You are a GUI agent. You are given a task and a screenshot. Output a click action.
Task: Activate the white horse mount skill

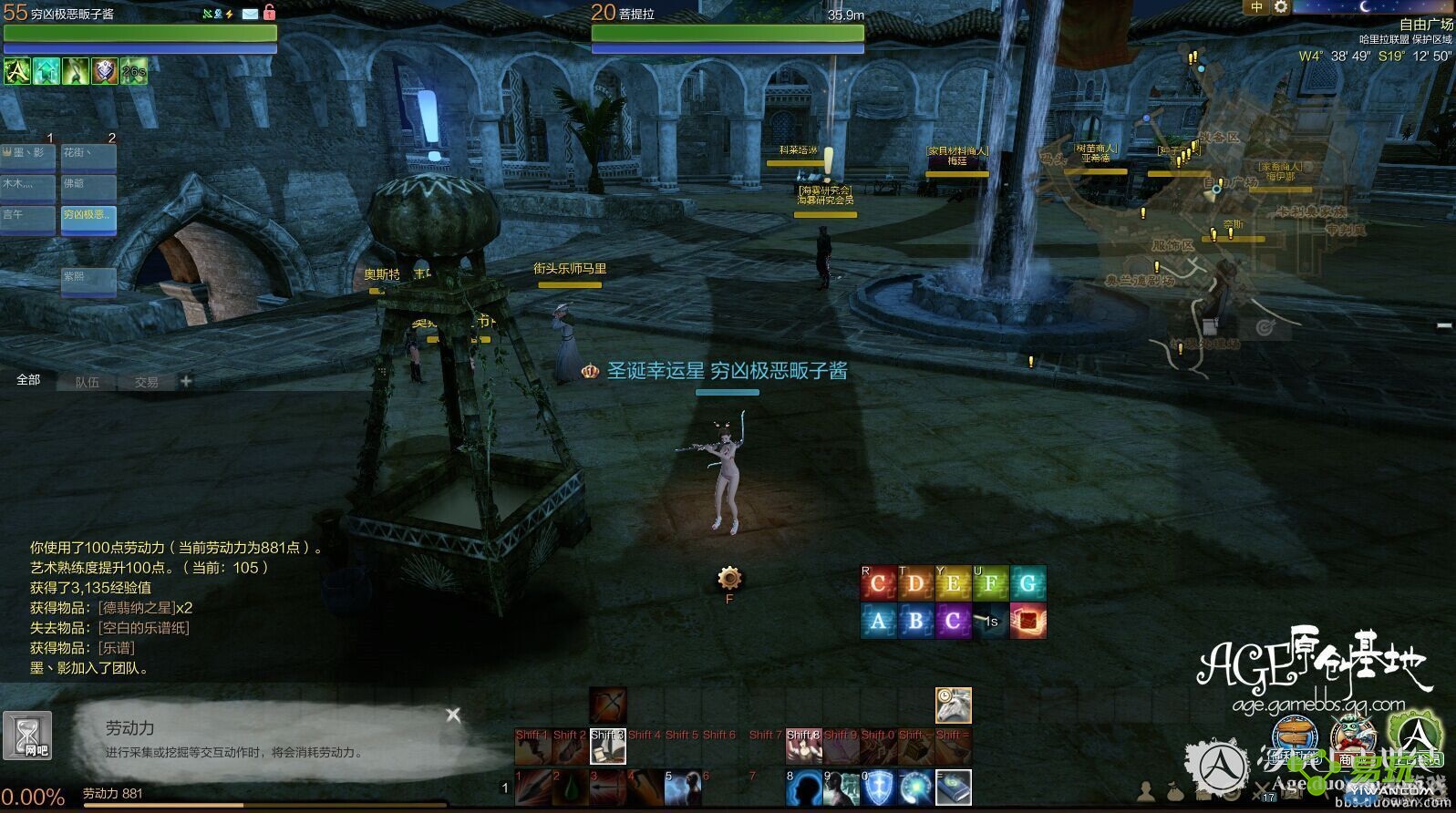(x=954, y=705)
